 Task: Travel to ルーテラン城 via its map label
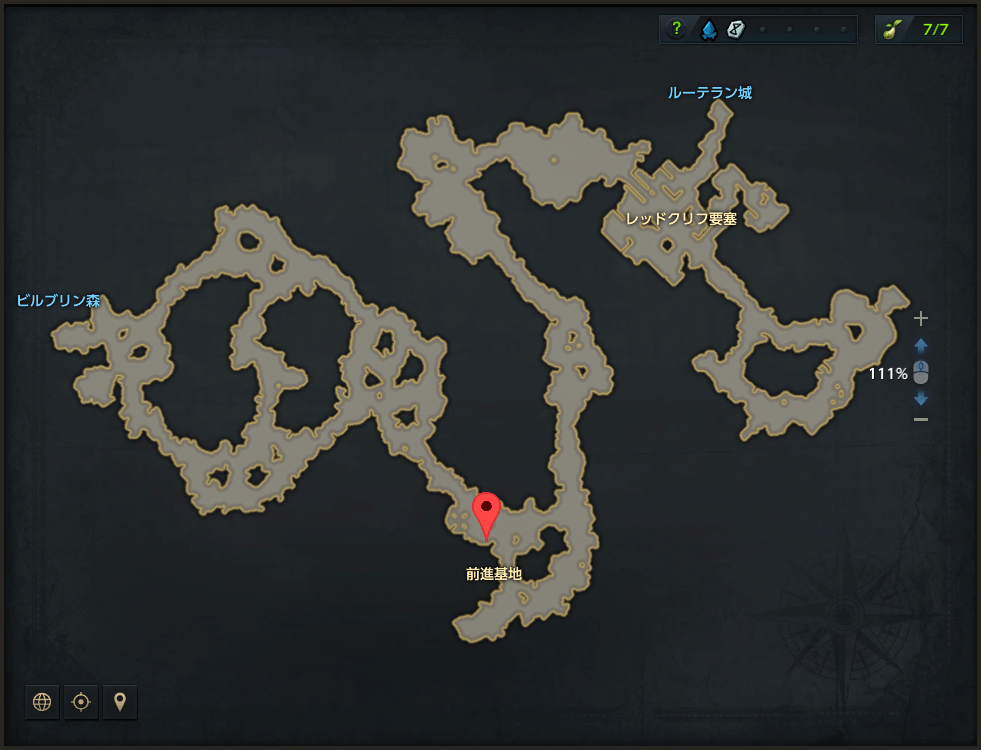click(x=710, y=93)
